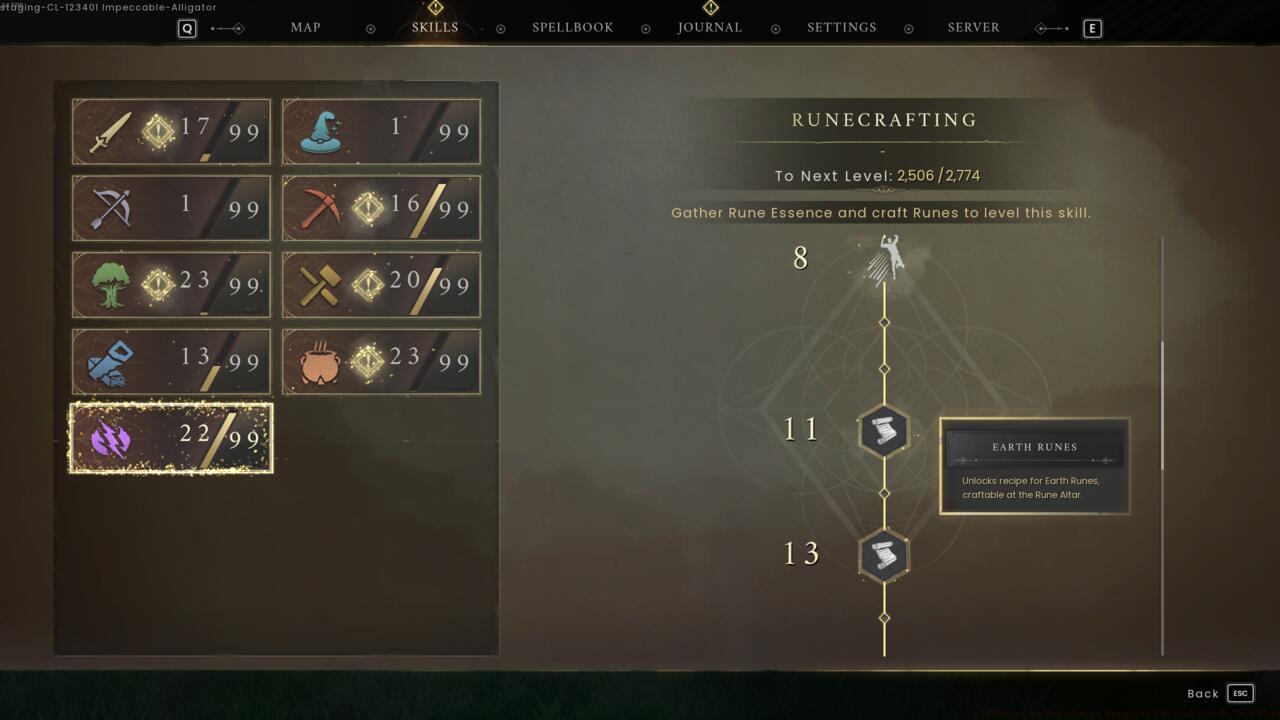Click the skill tree scrollbar
The height and width of the screenshot is (720, 1280).
(1161, 400)
